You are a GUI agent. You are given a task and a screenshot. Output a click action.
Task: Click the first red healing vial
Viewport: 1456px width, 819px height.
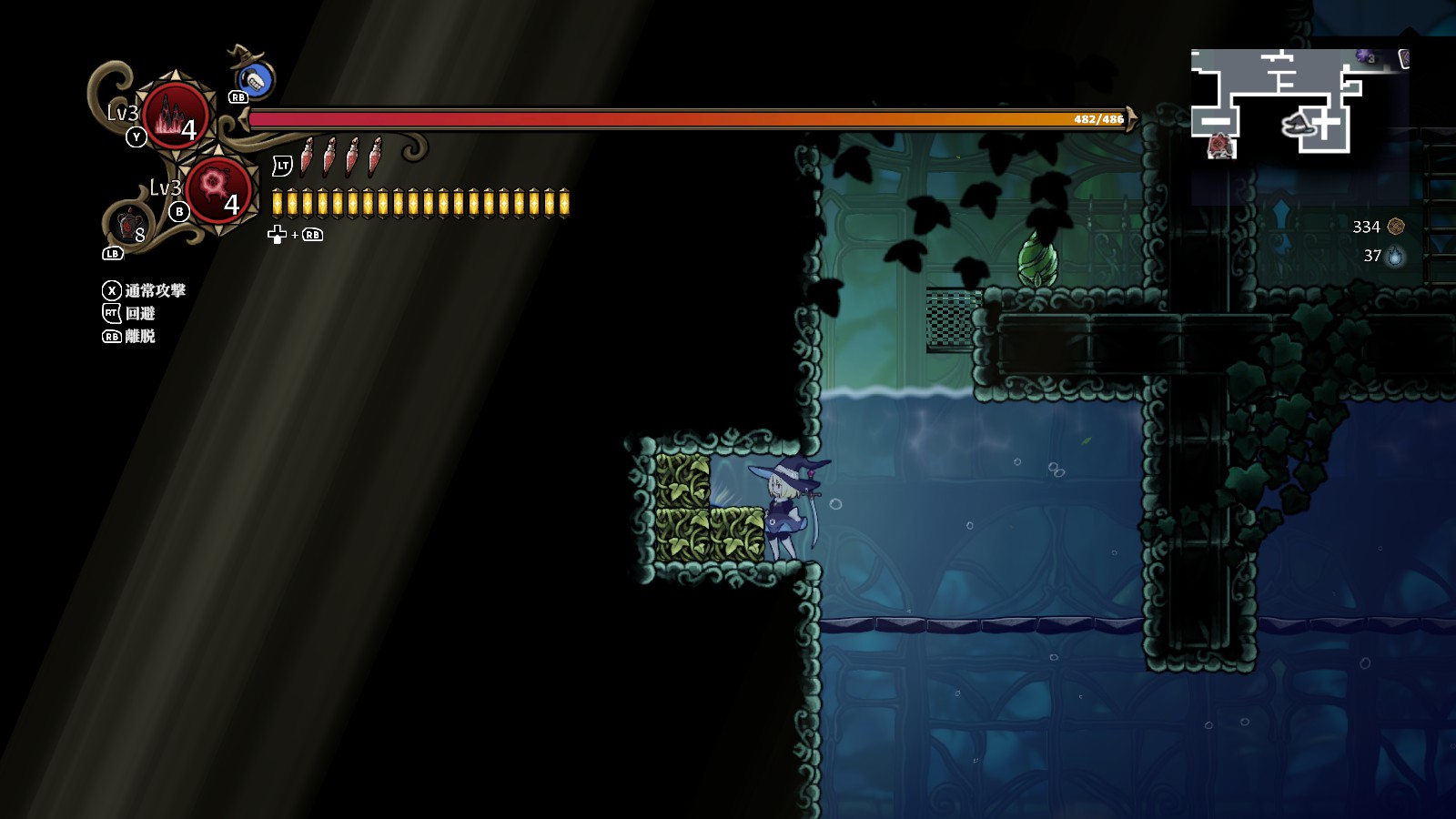pos(308,157)
